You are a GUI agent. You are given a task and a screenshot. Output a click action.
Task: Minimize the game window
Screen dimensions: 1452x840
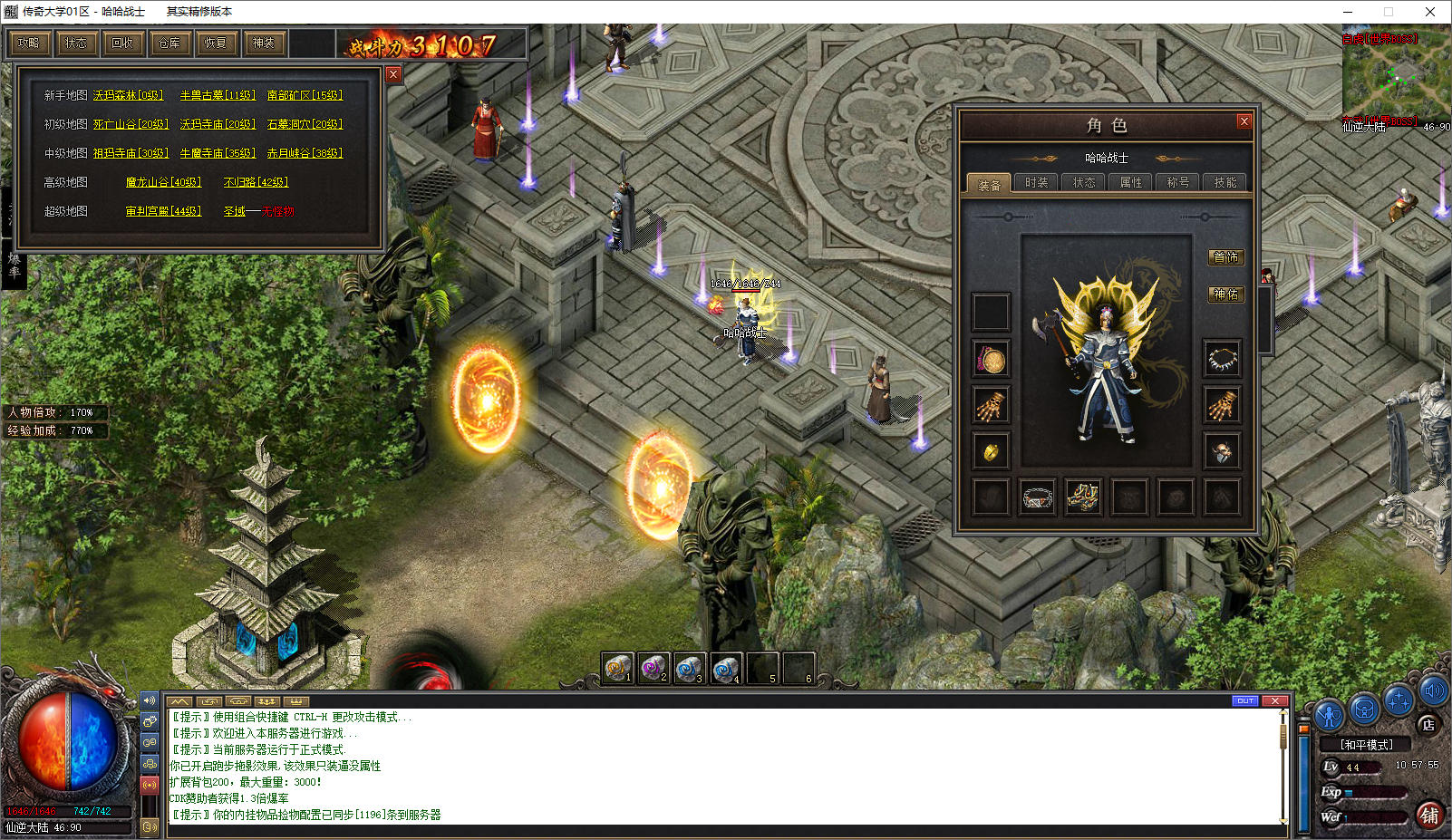1346,12
